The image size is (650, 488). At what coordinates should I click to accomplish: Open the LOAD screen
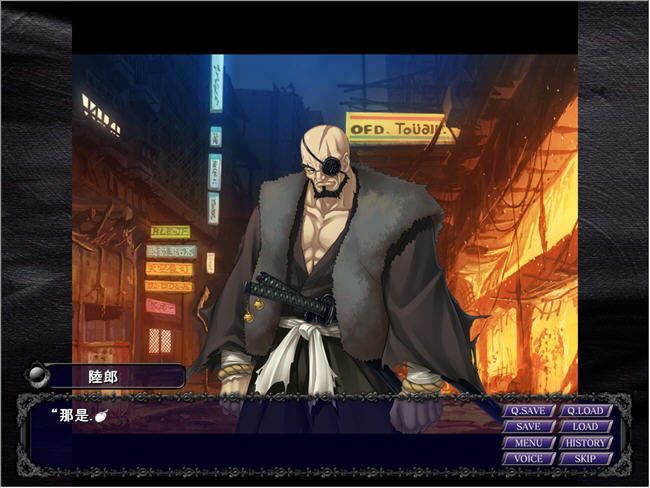pos(585,427)
